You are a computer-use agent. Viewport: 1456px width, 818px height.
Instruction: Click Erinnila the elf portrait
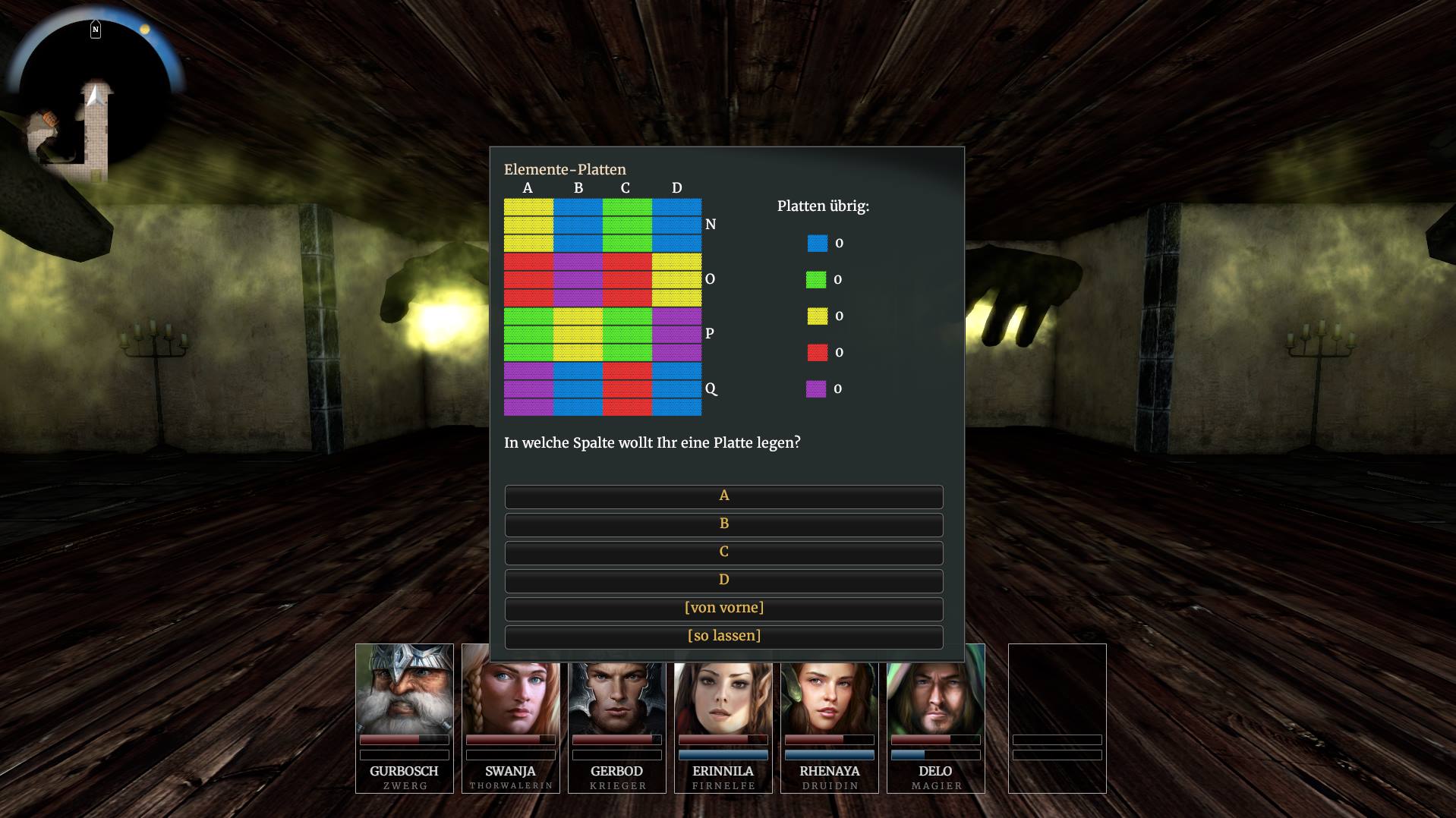[x=723, y=706]
